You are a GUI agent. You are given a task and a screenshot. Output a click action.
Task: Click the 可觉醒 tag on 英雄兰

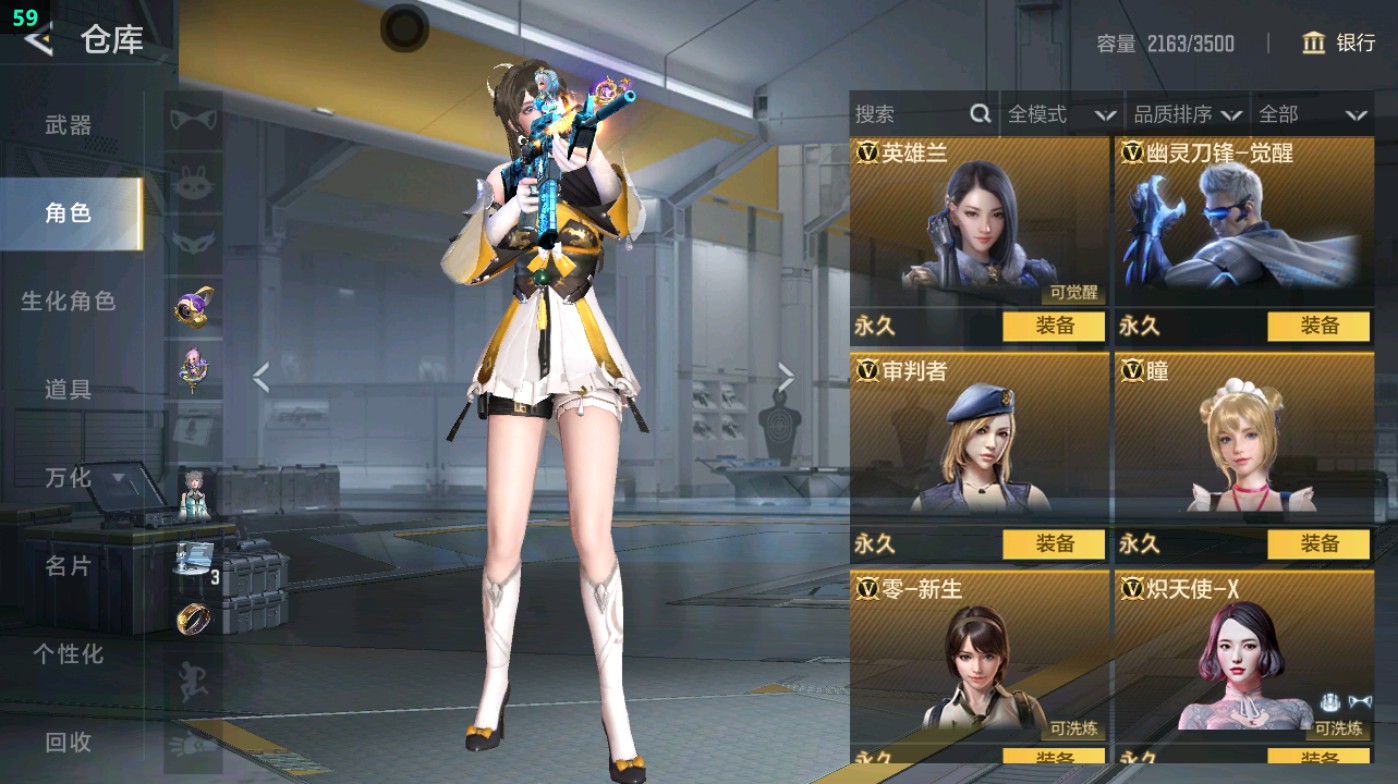(x=1073, y=294)
